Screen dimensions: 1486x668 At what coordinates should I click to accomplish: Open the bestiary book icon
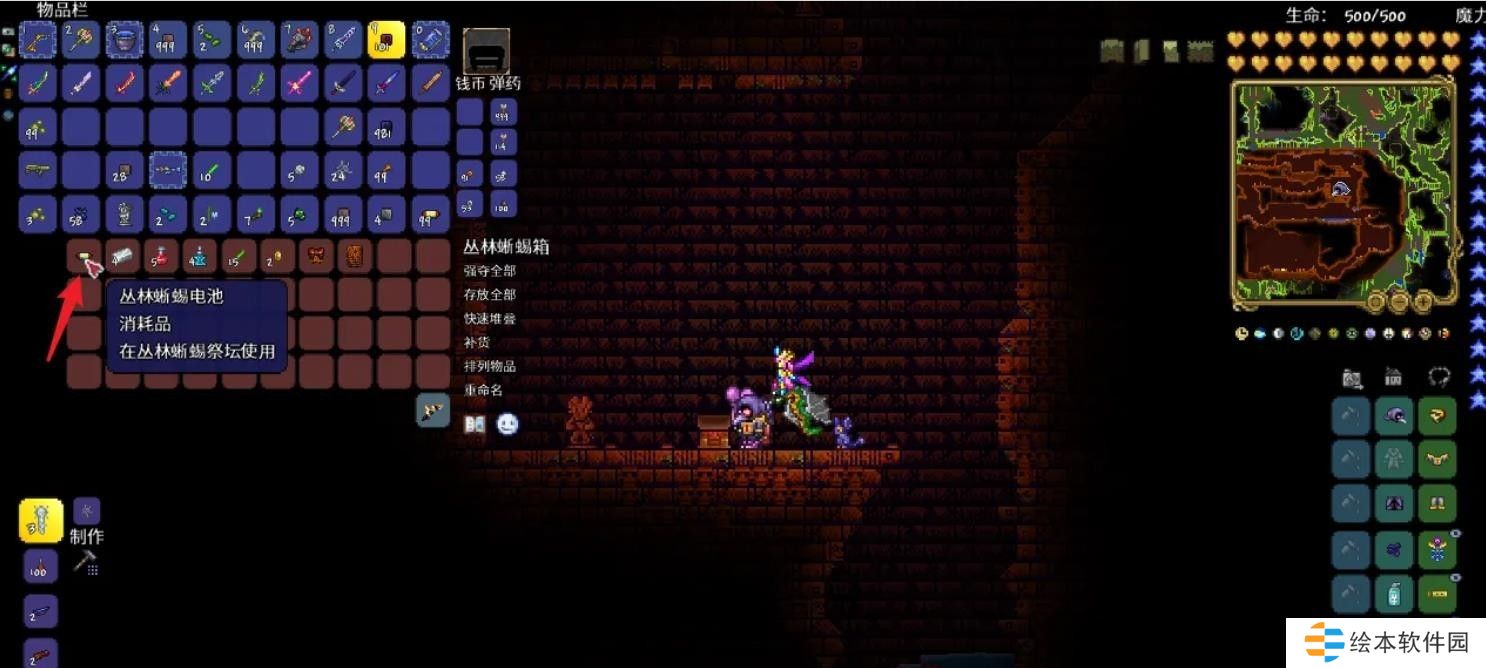475,424
